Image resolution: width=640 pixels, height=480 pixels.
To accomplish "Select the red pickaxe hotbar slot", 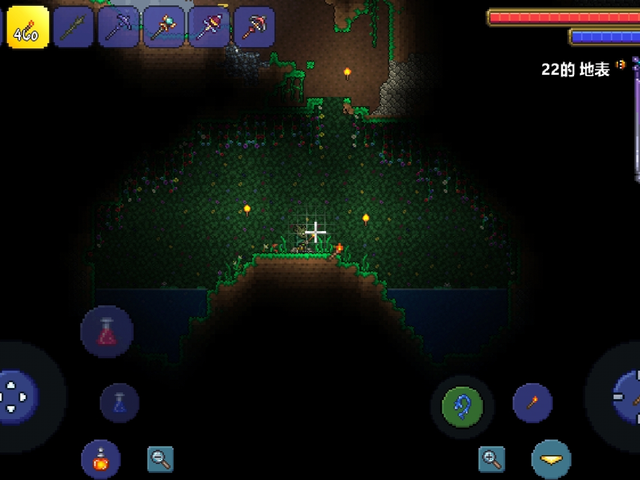I will [254, 27].
